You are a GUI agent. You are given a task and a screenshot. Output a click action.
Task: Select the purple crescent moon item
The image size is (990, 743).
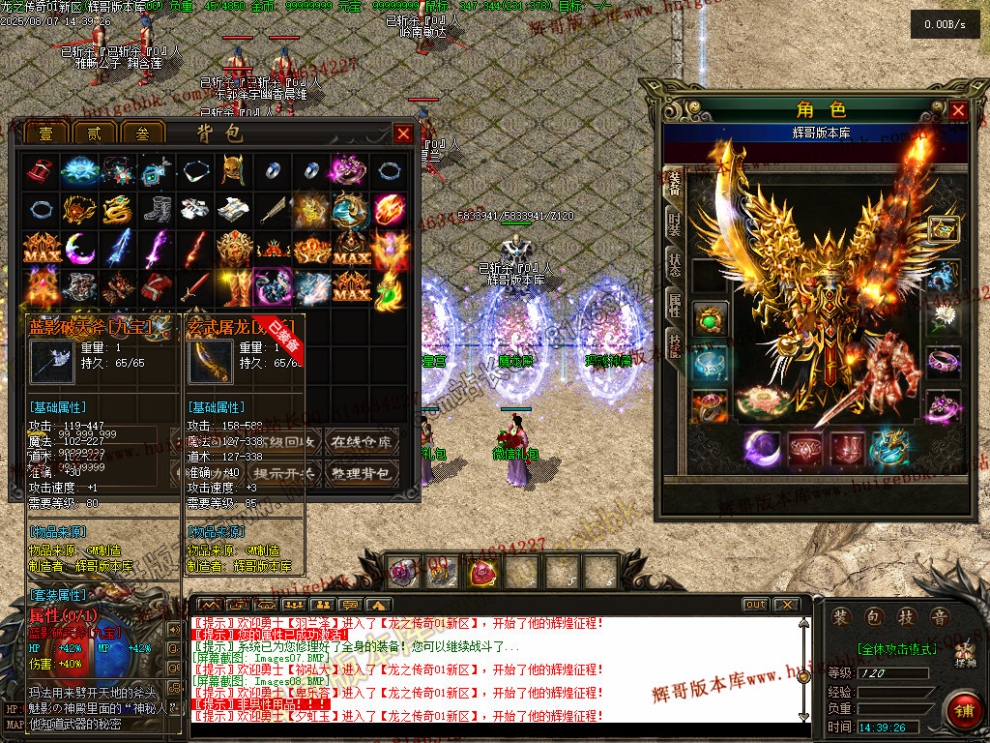(x=79, y=247)
